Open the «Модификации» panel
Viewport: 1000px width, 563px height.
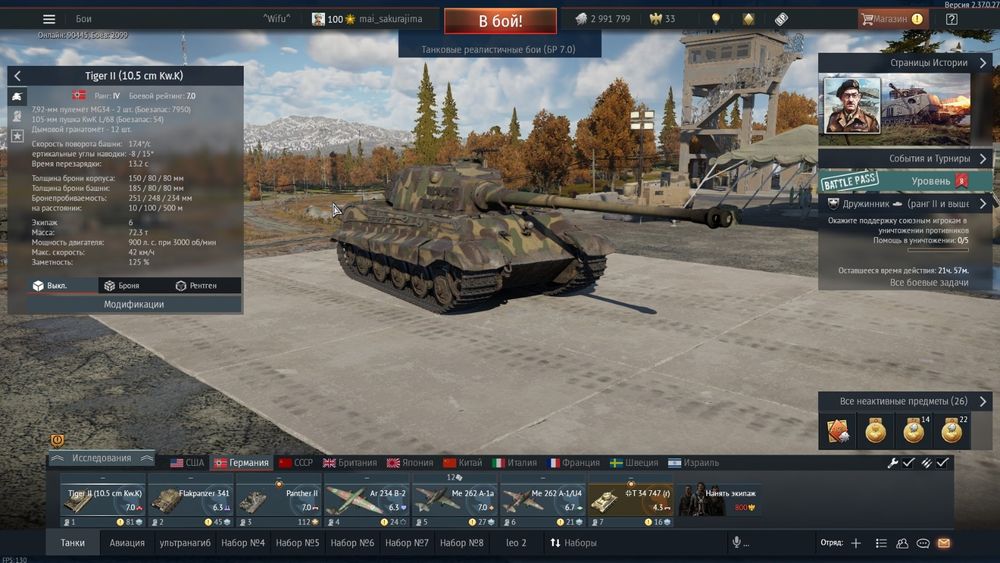coord(134,304)
